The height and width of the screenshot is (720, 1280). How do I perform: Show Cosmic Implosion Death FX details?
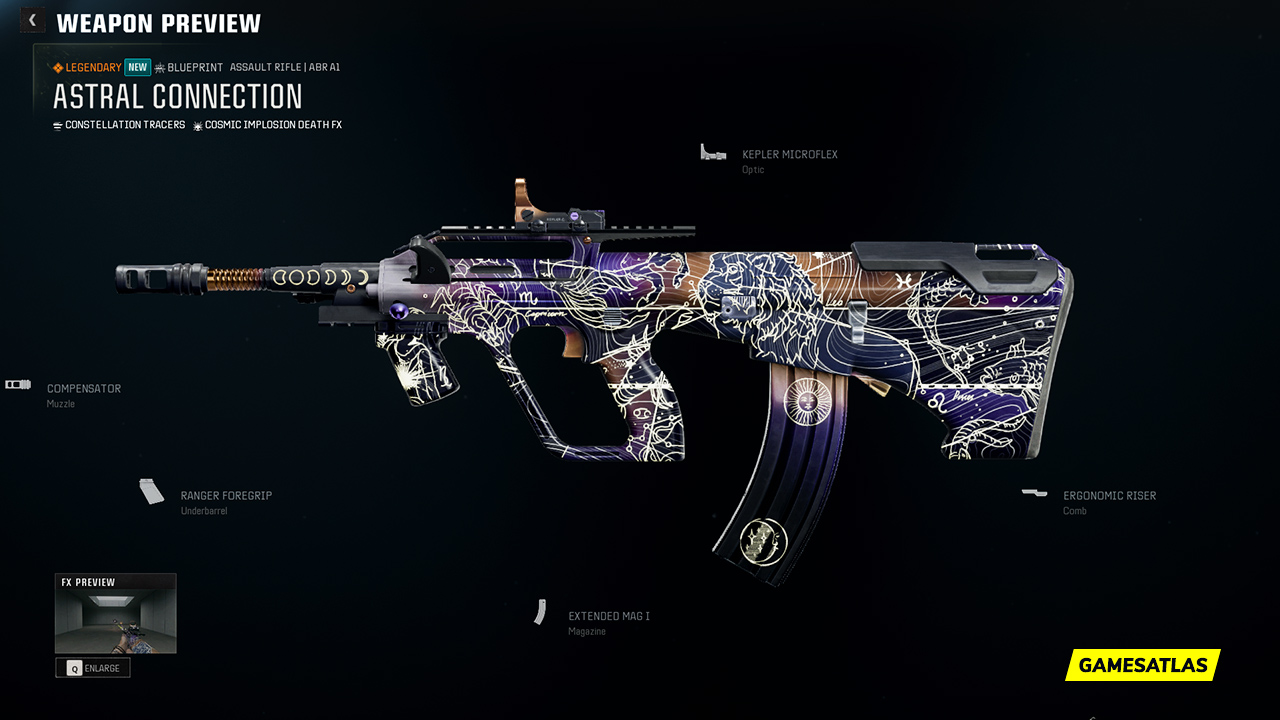pyautogui.click(x=272, y=125)
